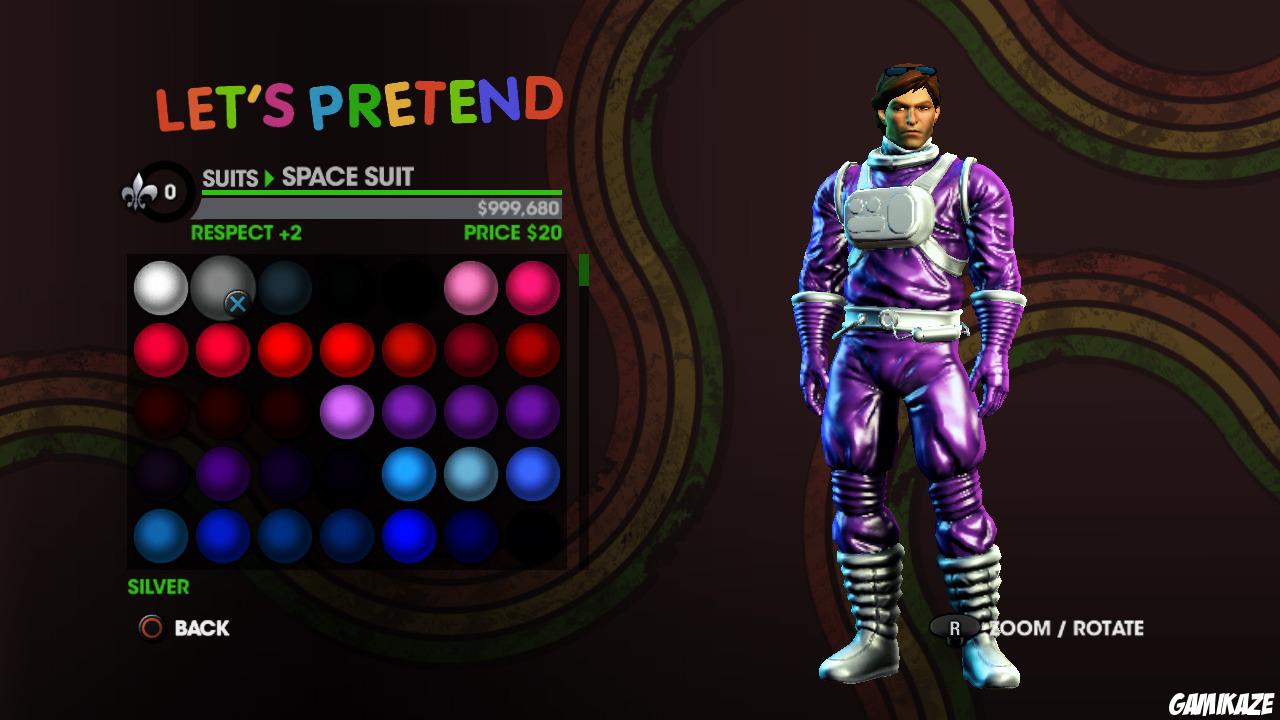Click the BACK text label

203,629
